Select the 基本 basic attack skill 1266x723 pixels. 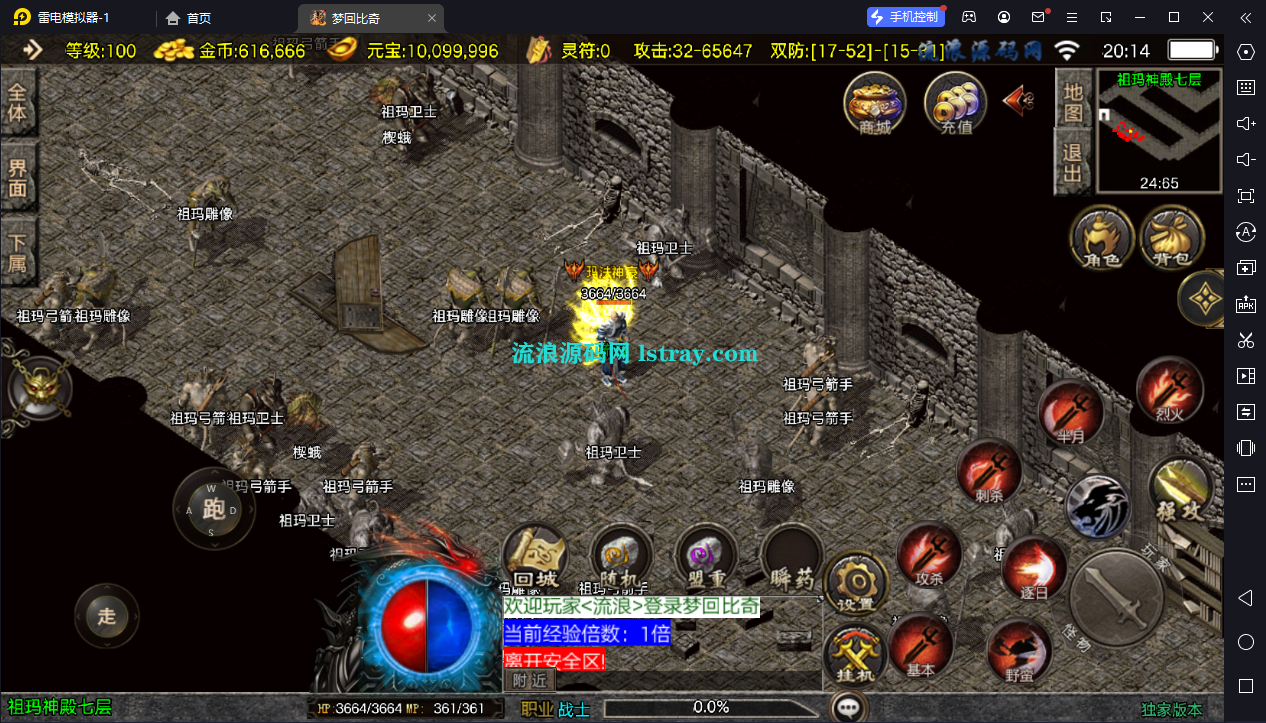tap(921, 645)
